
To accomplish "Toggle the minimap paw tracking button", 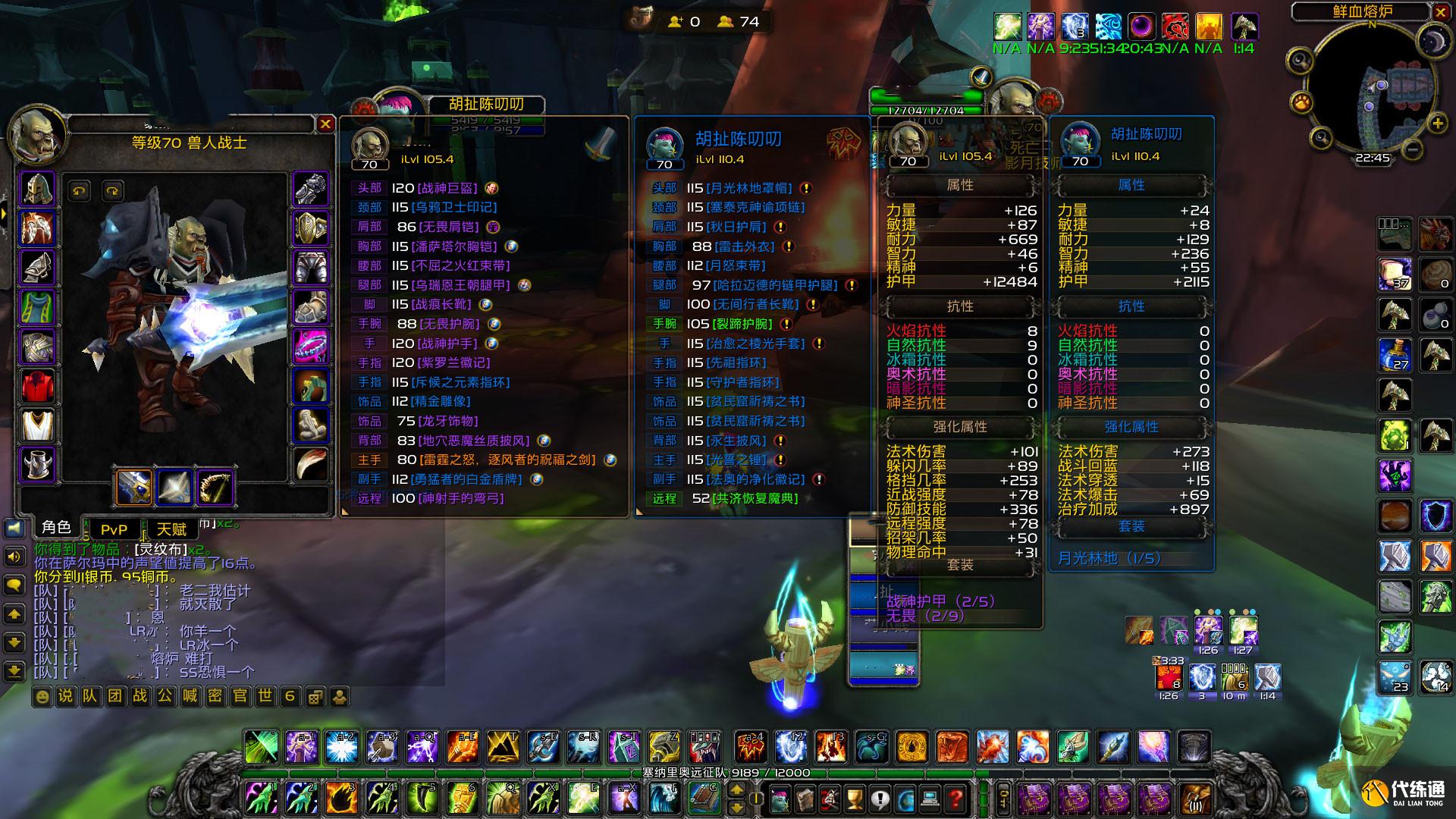I will pyautogui.click(x=1301, y=101).
